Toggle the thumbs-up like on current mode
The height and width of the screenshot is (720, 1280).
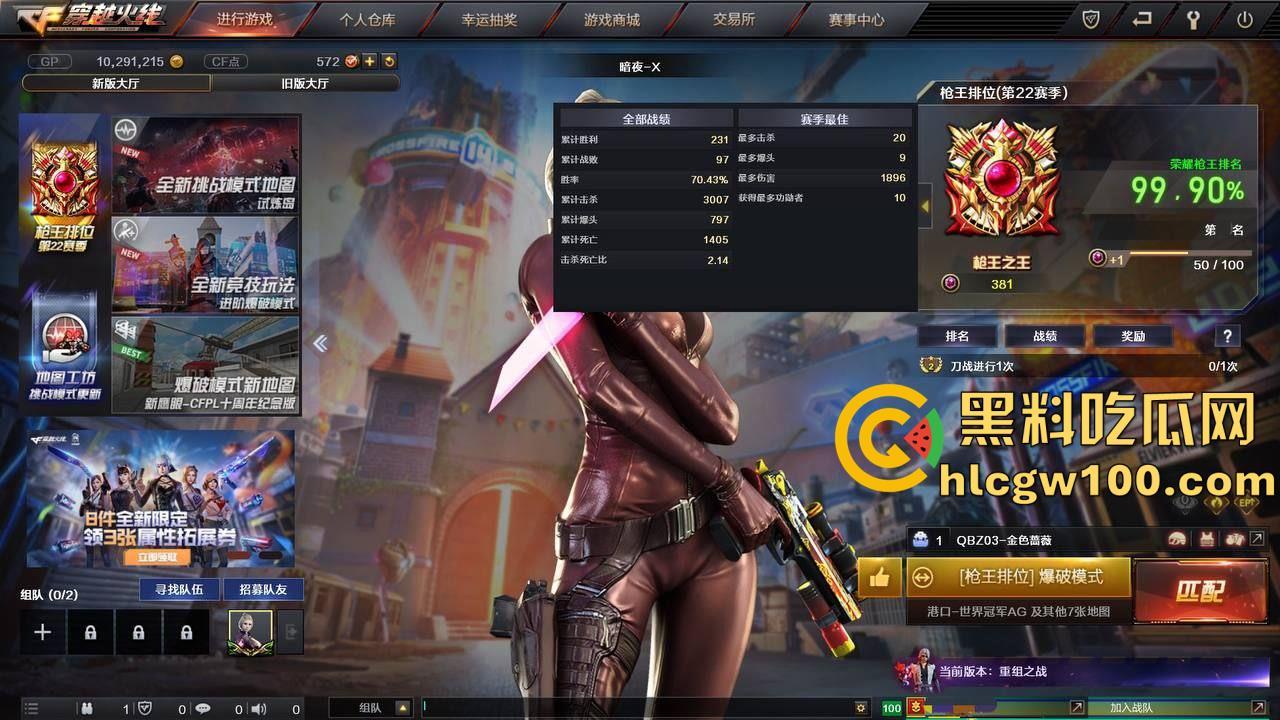pos(878,578)
